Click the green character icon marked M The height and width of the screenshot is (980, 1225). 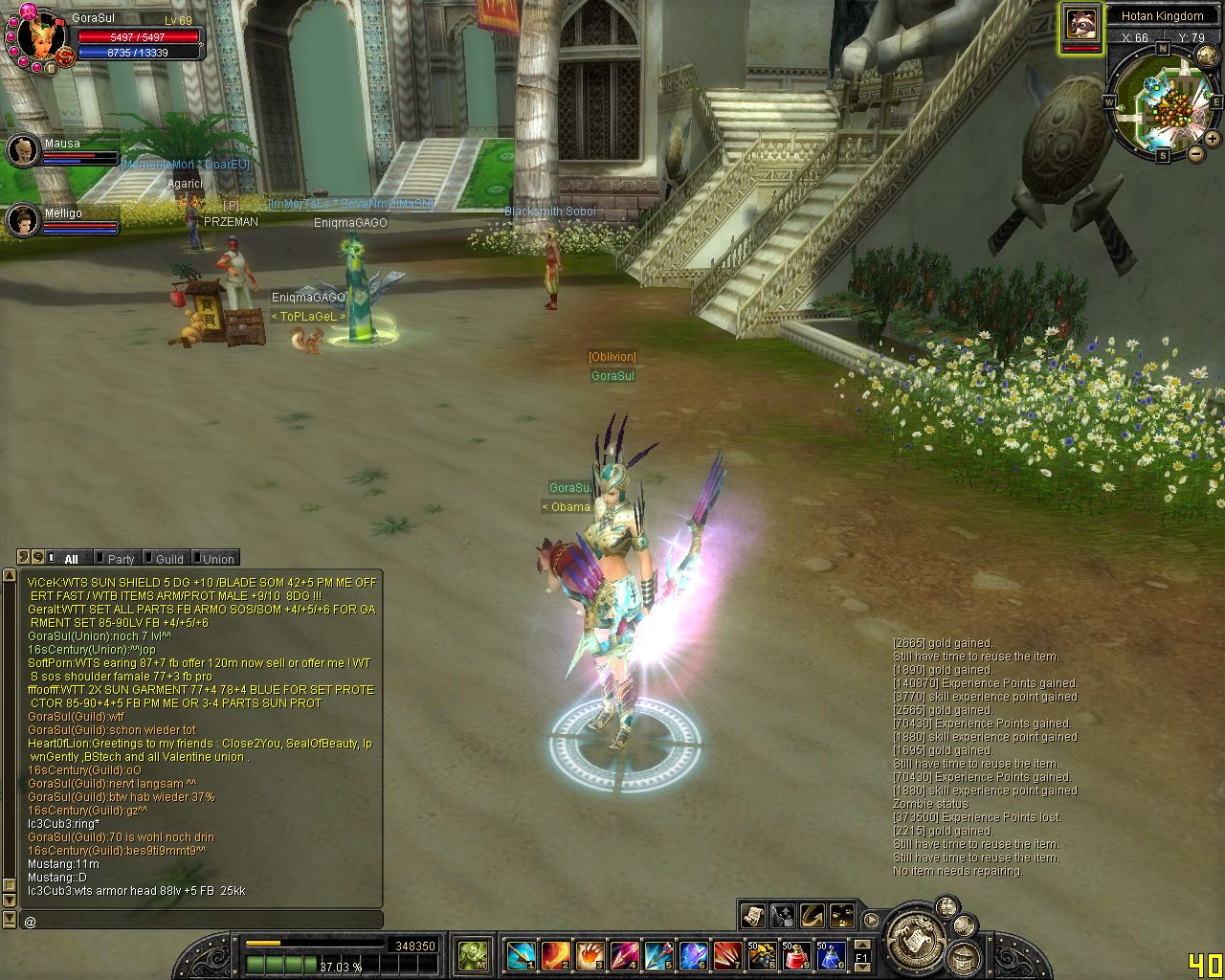click(473, 954)
